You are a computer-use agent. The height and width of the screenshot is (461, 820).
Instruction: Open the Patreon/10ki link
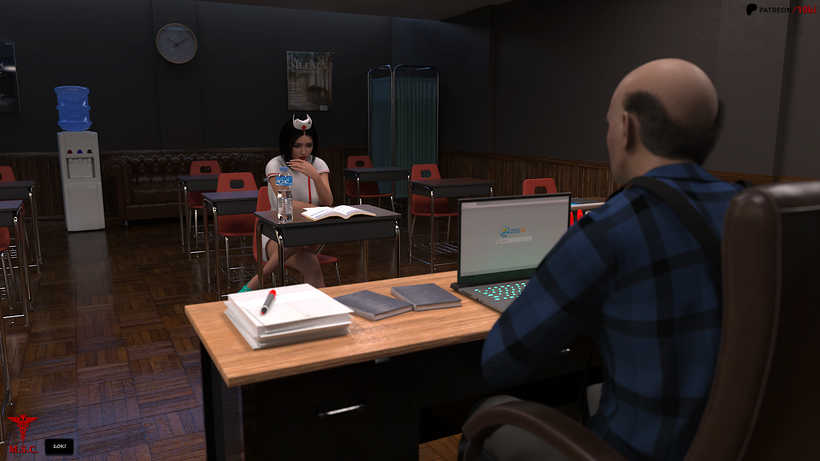tap(780, 9)
